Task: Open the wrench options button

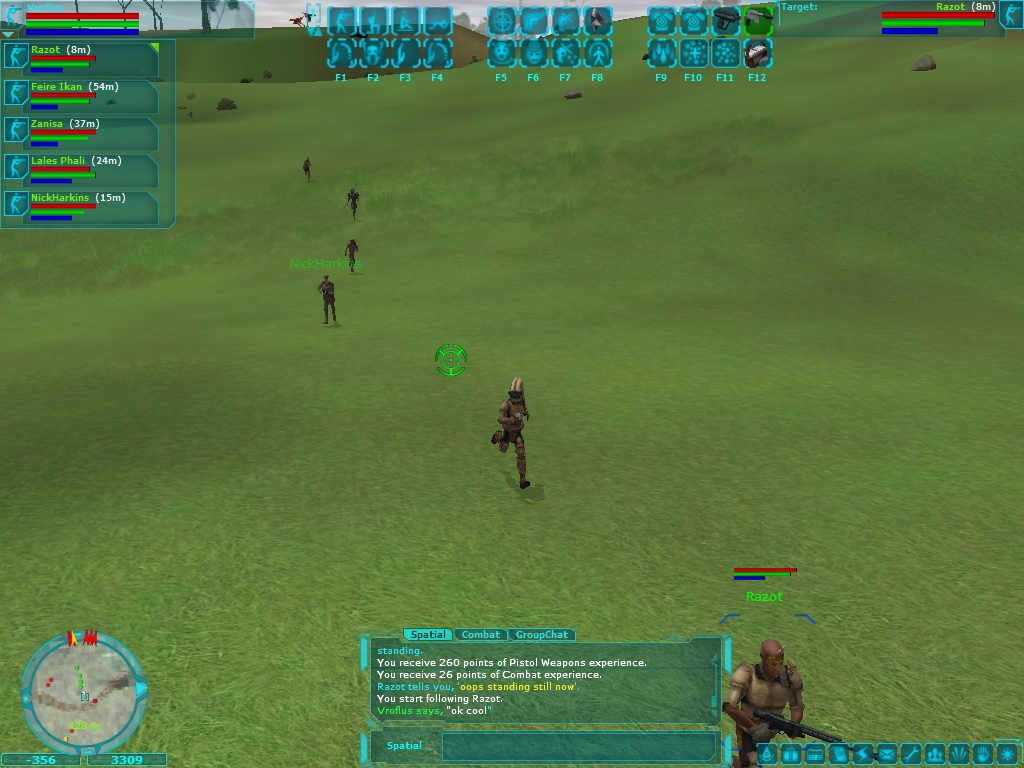Action: click(910, 754)
